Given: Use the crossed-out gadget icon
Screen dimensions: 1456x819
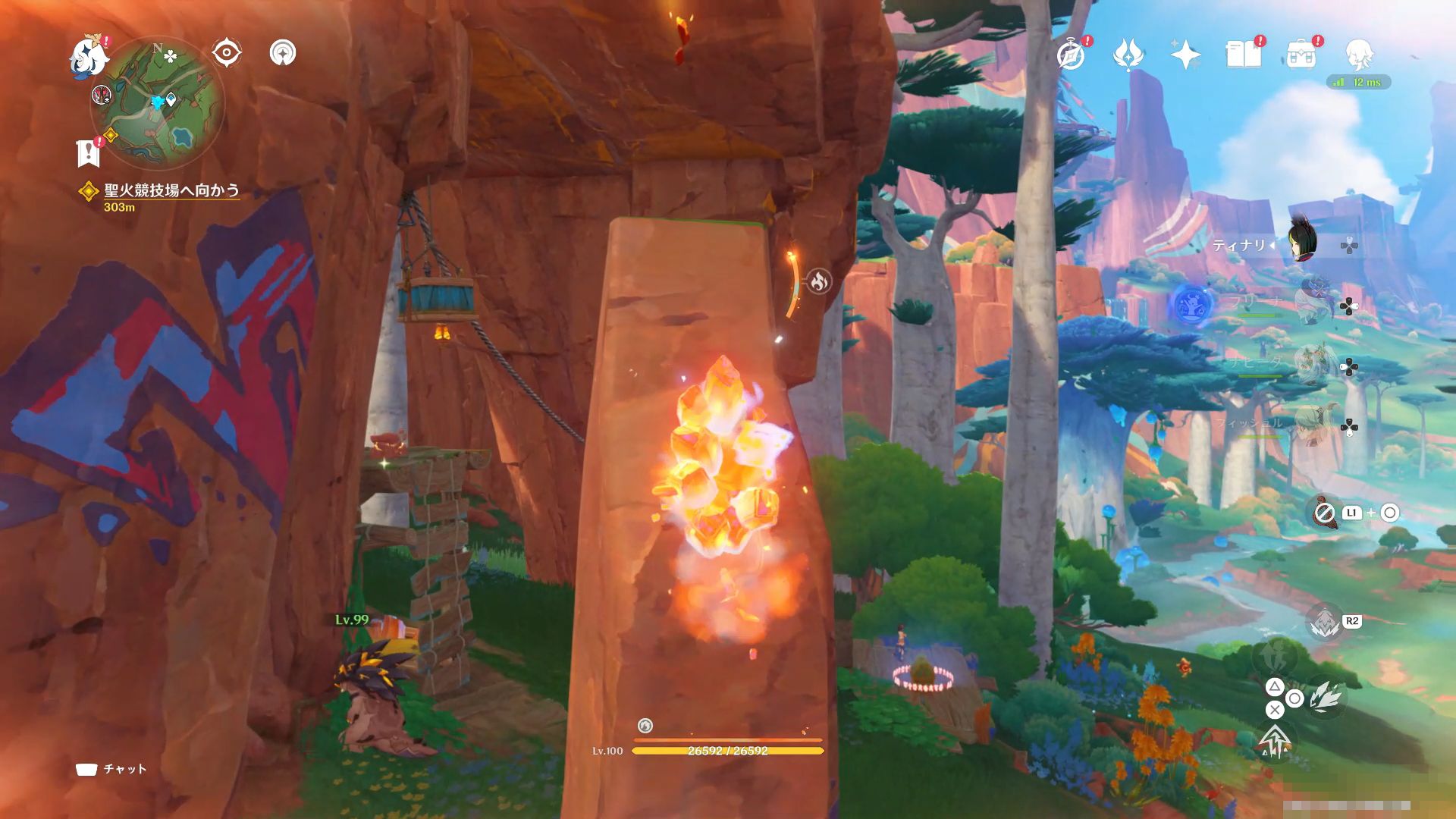Looking at the screenshot, I should [1325, 513].
